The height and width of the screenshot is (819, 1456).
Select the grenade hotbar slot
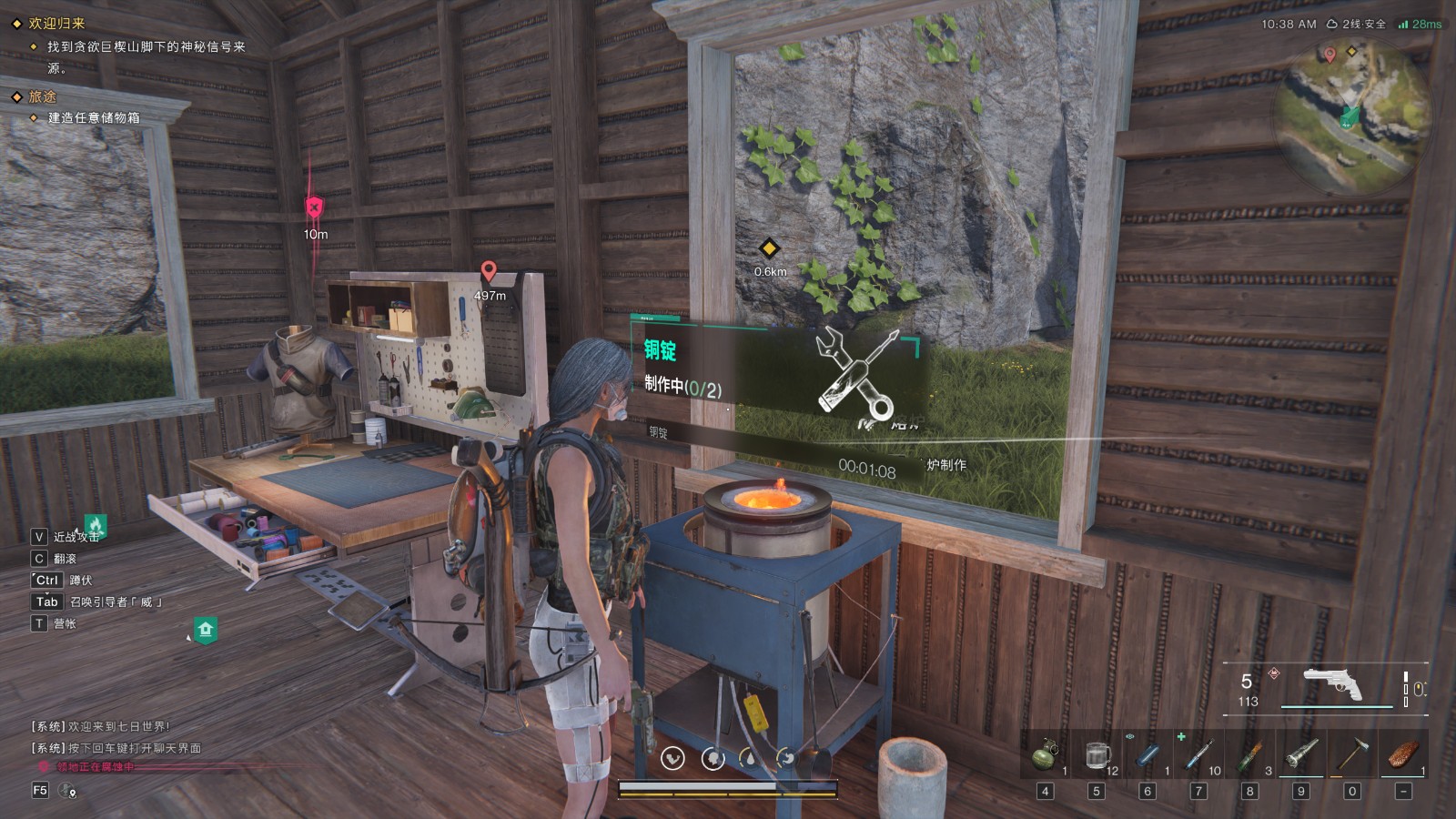click(1046, 755)
